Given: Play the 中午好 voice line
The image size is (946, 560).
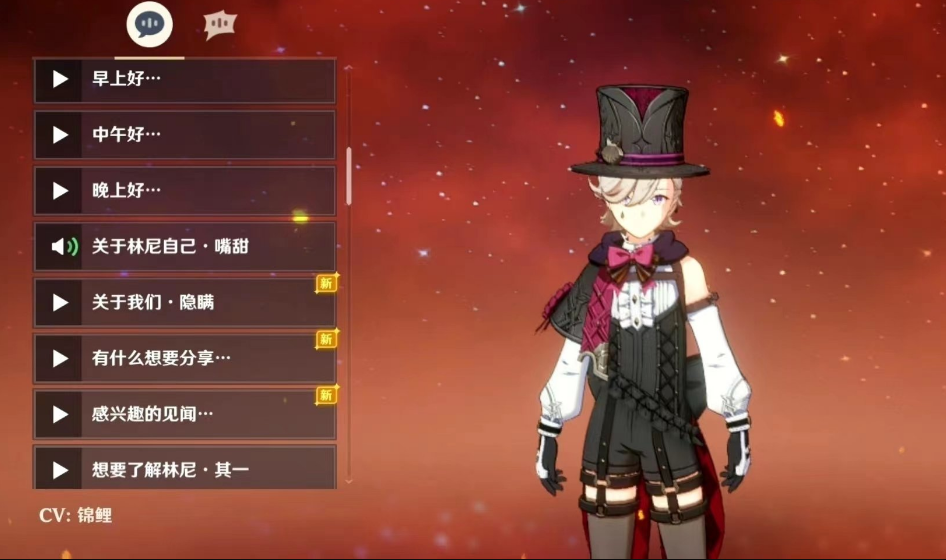Looking at the screenshot, I should coord(185,134).
